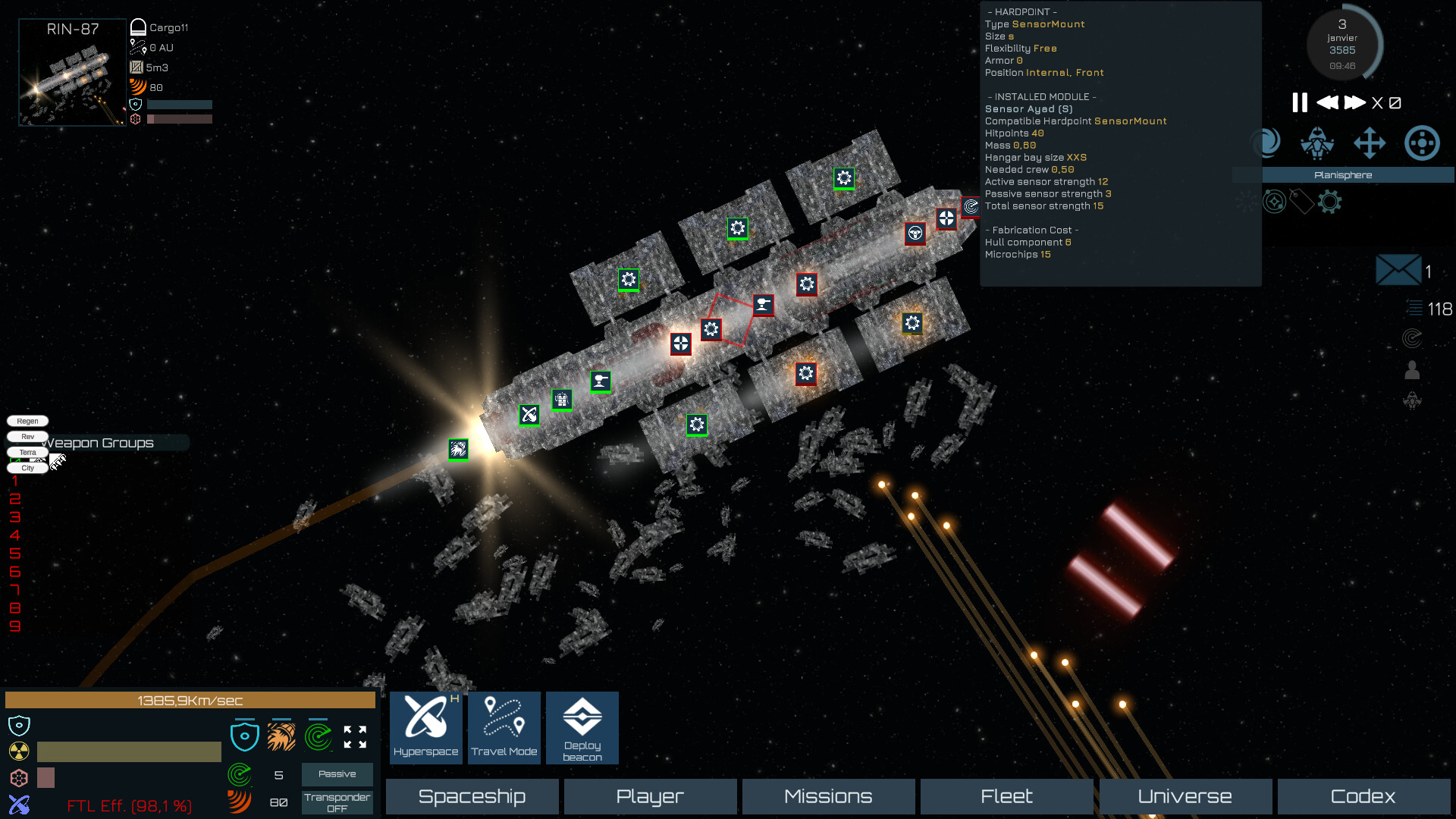Viewport: 1456px width, 819px height.
Task: Open the mail envelope messages
Action: (1398, 270)
